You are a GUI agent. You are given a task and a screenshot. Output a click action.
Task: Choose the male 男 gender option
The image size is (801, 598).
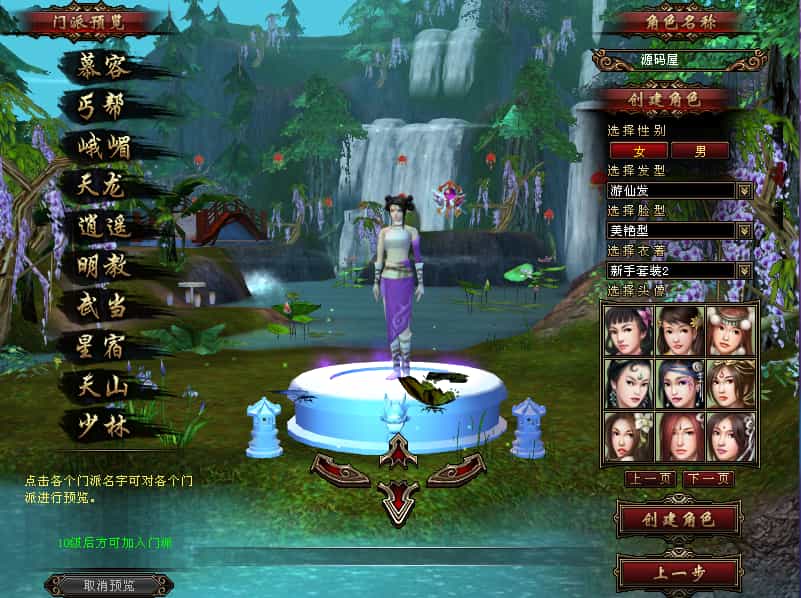click(700, 151)
